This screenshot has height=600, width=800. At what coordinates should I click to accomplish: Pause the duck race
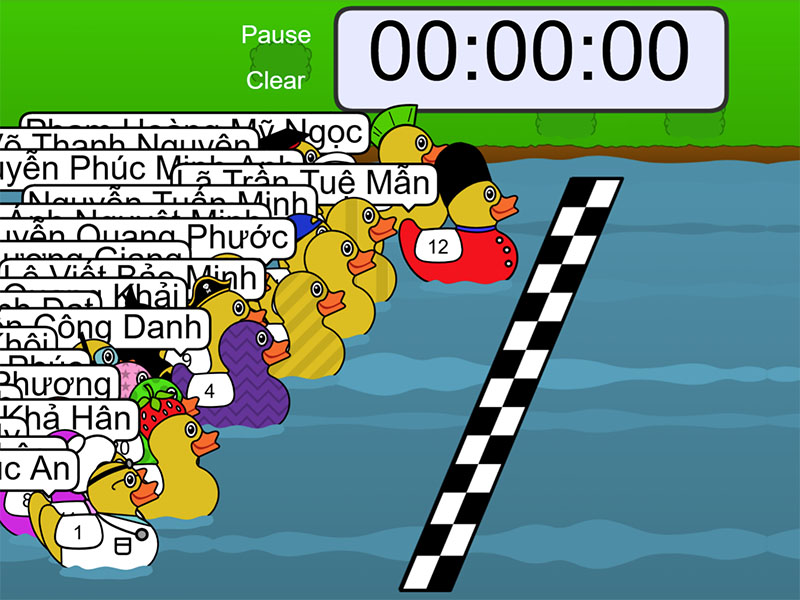click(276, 35)
